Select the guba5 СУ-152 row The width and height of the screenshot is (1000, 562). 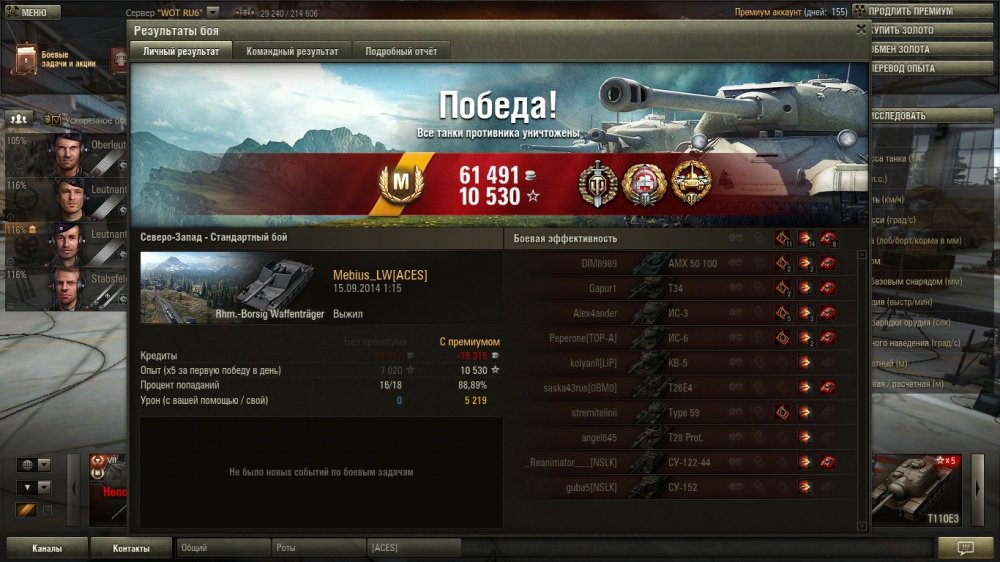coord(685,488)
